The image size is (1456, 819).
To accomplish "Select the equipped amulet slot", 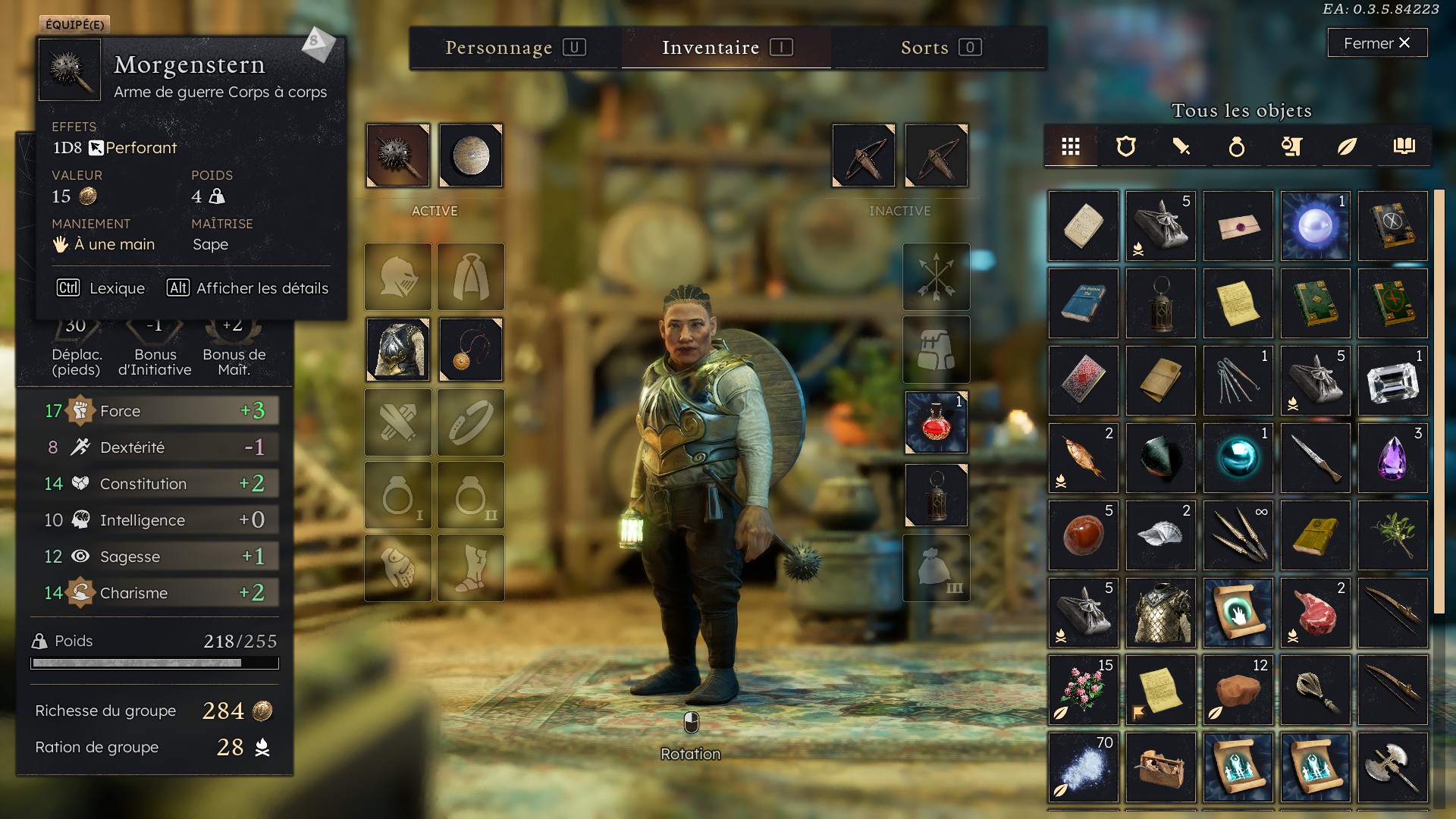I will click(471, 350).
